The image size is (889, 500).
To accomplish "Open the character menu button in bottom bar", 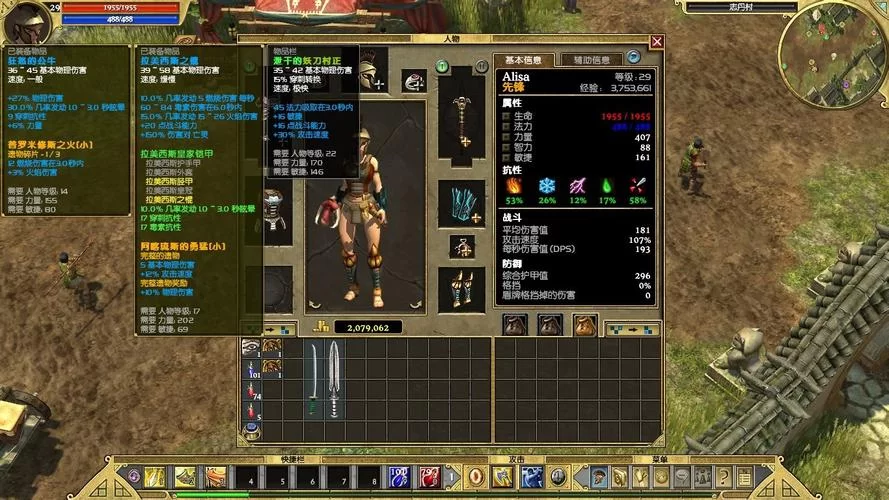I will point(598,478).
